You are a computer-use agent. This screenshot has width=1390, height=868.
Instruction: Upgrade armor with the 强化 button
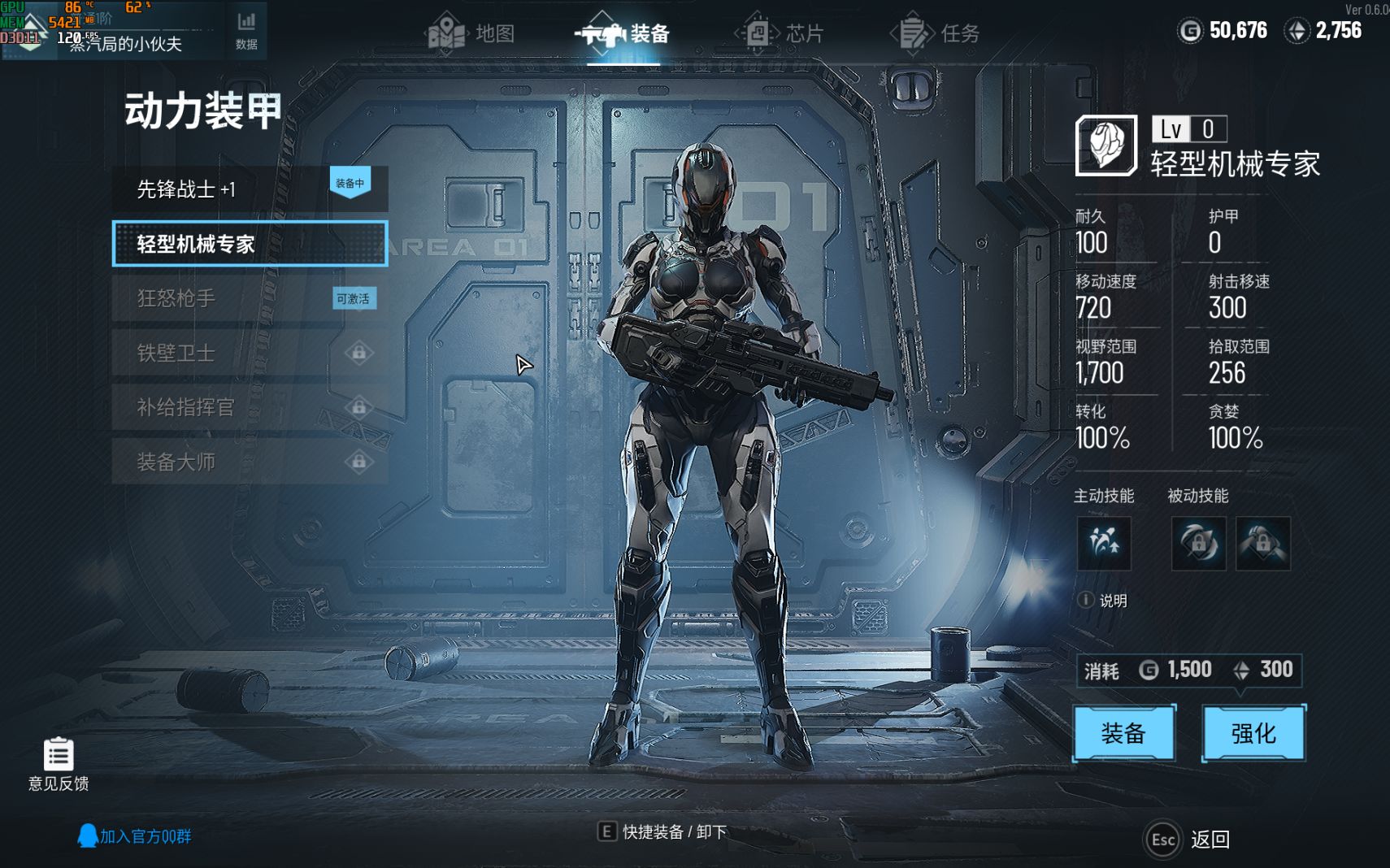click(x=1253, y=733)
